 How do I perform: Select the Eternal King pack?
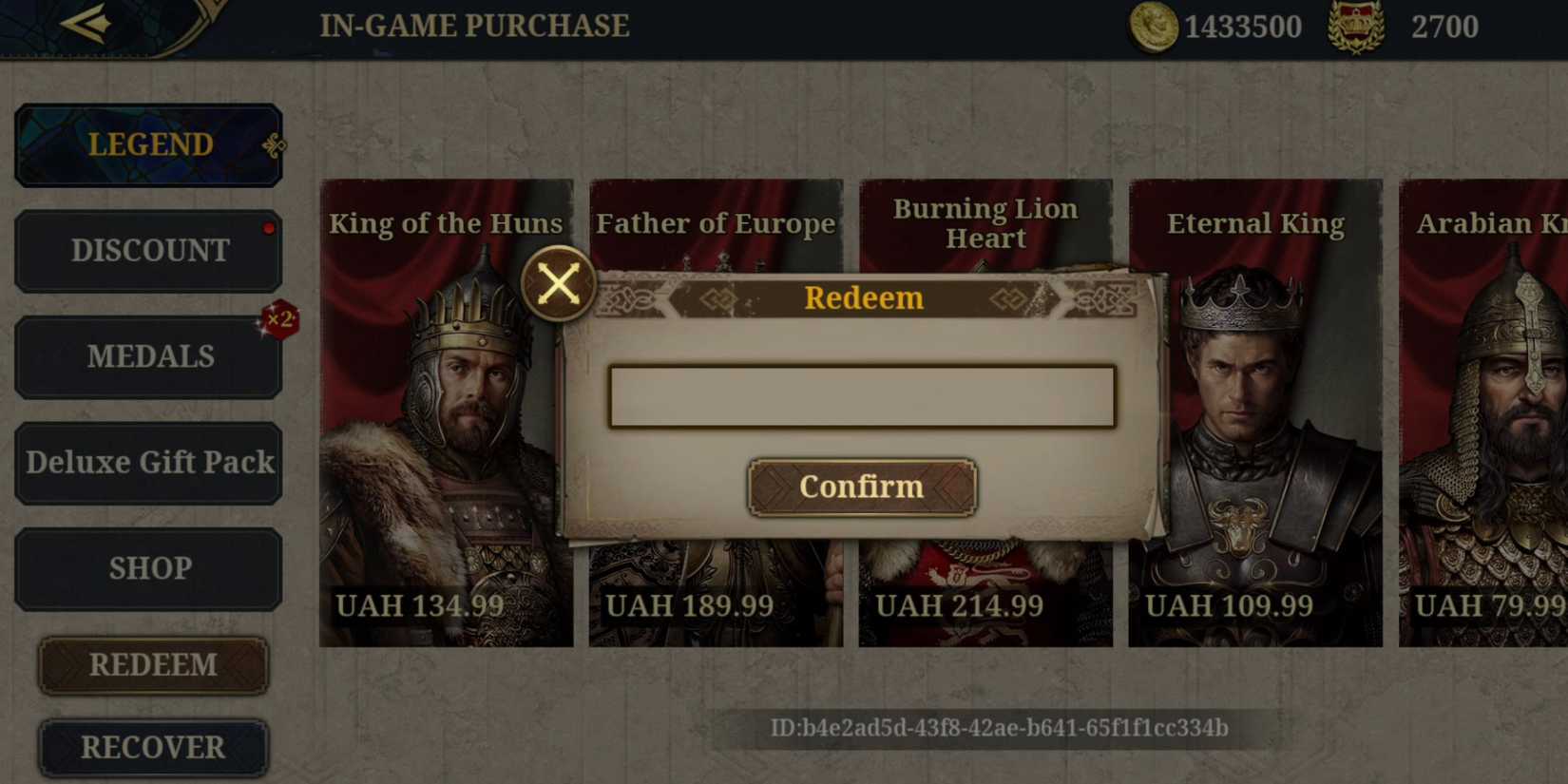(1256, 409)
